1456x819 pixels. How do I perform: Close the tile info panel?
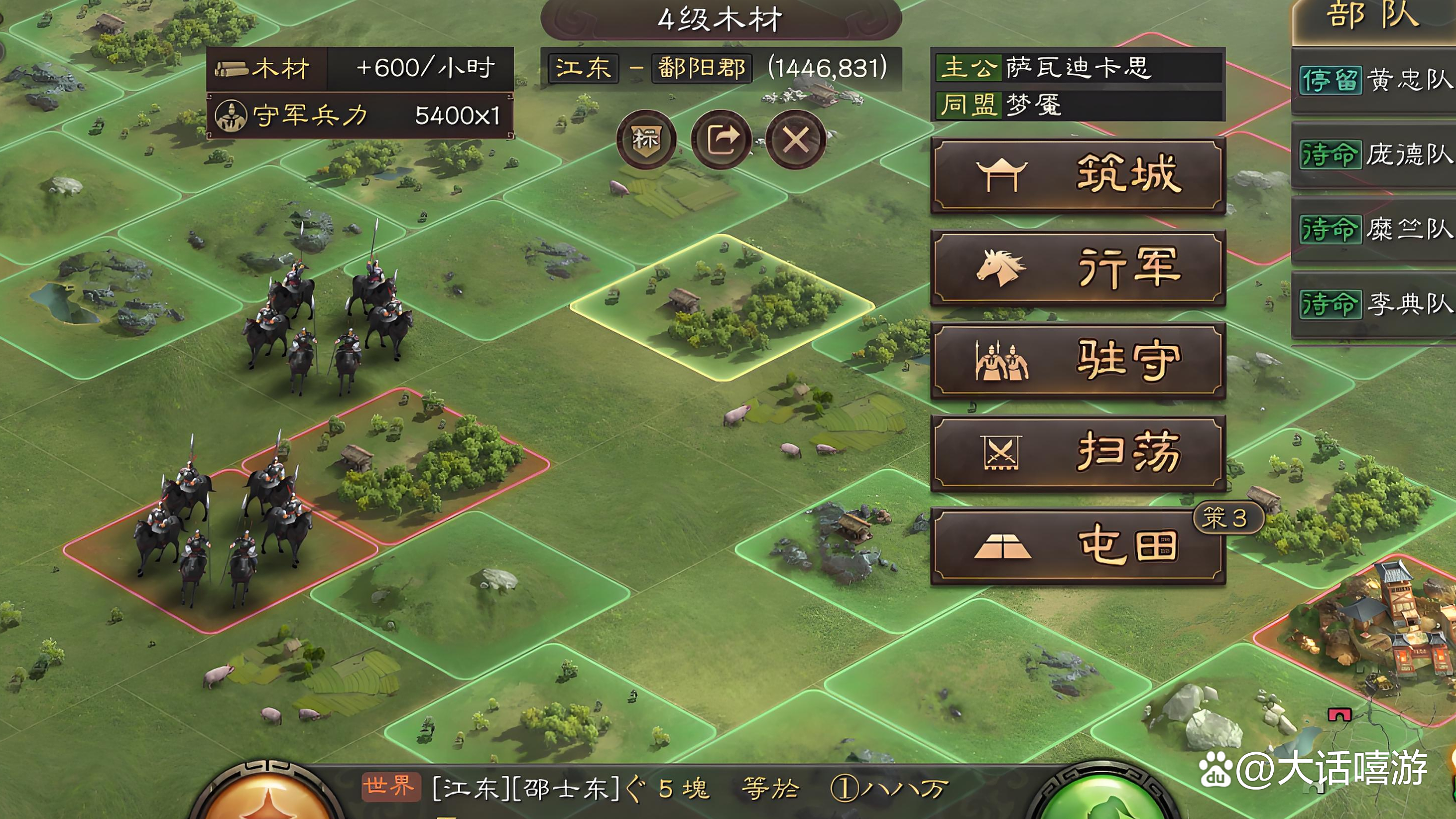click(x=796, y=139)
